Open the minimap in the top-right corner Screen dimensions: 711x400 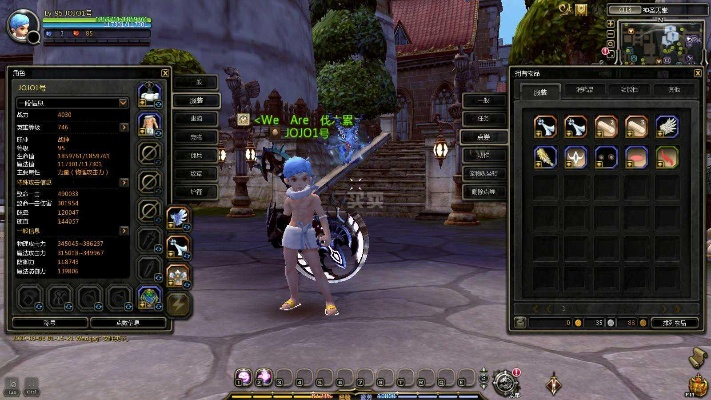660,40
